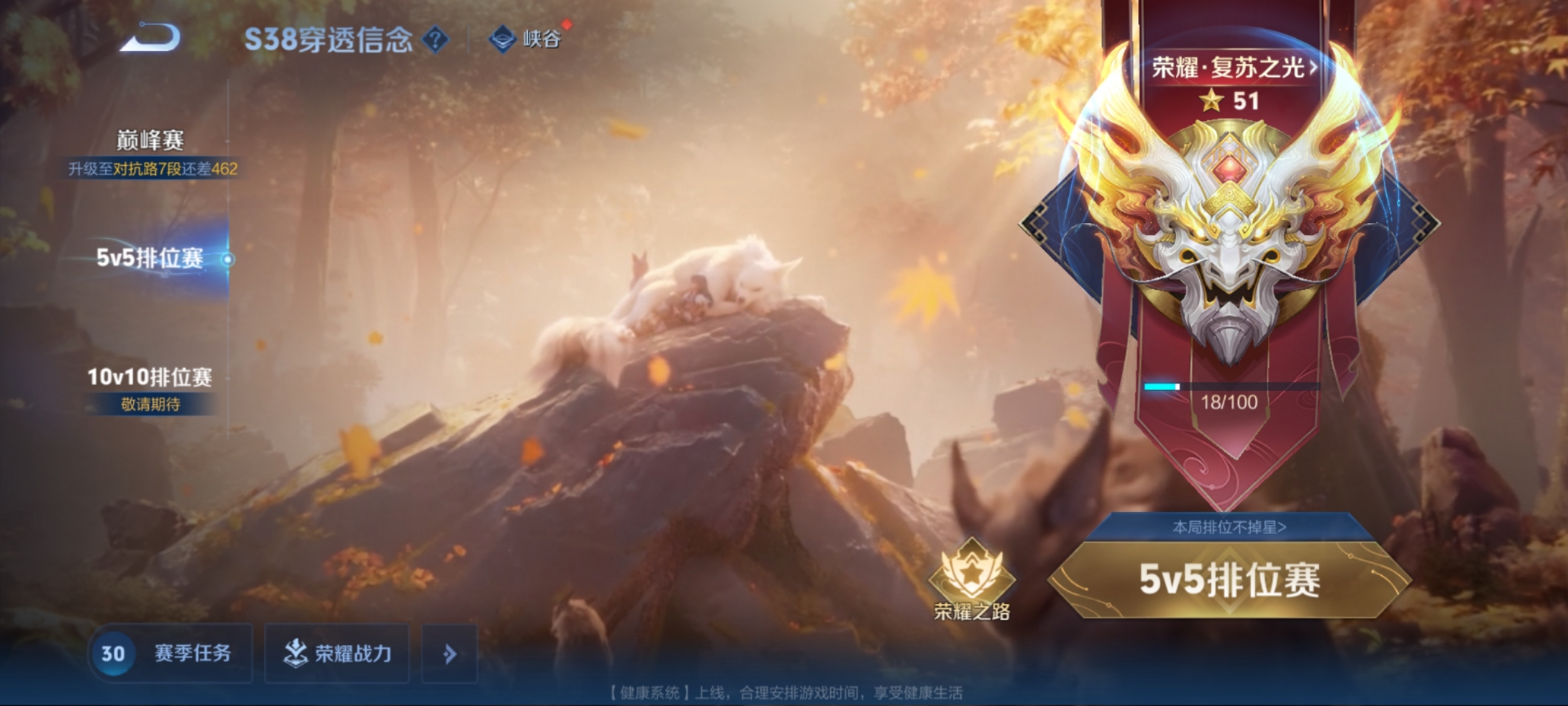
Task: Go back with the return arrow
Action: 150,37
